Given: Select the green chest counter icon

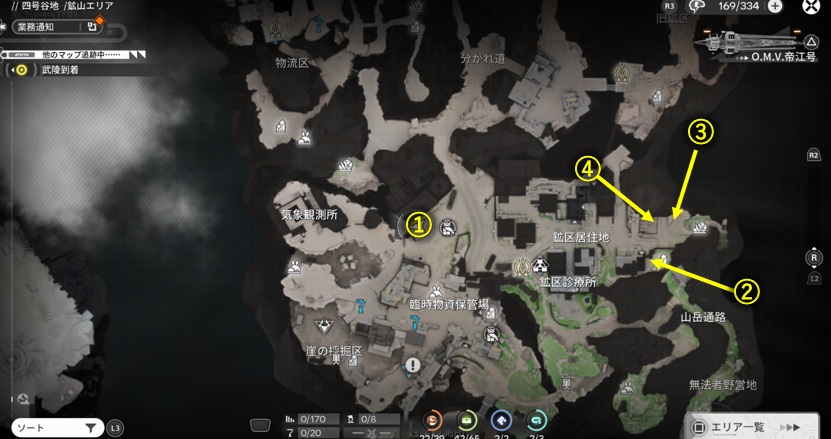Looking at the screenshot, I should (465, 421).
